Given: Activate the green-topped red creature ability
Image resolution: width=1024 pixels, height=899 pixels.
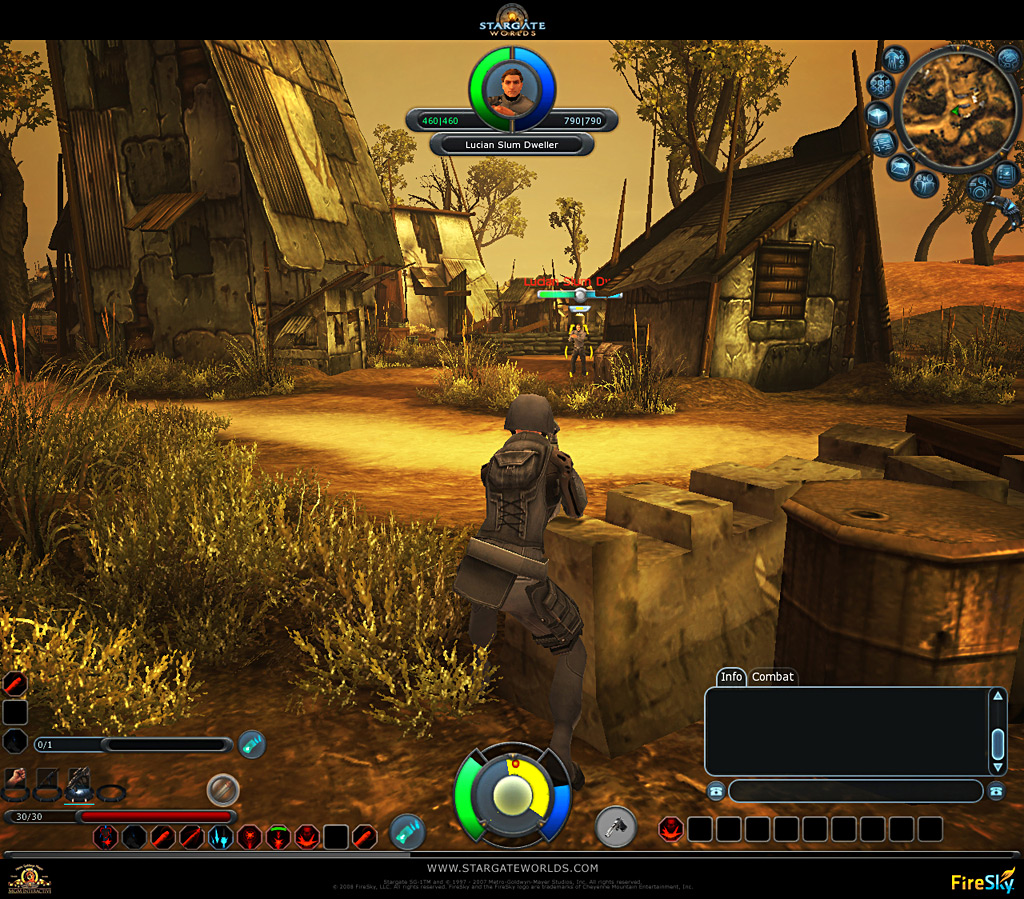Looking at the screenshot, I should tap(279, 836).
